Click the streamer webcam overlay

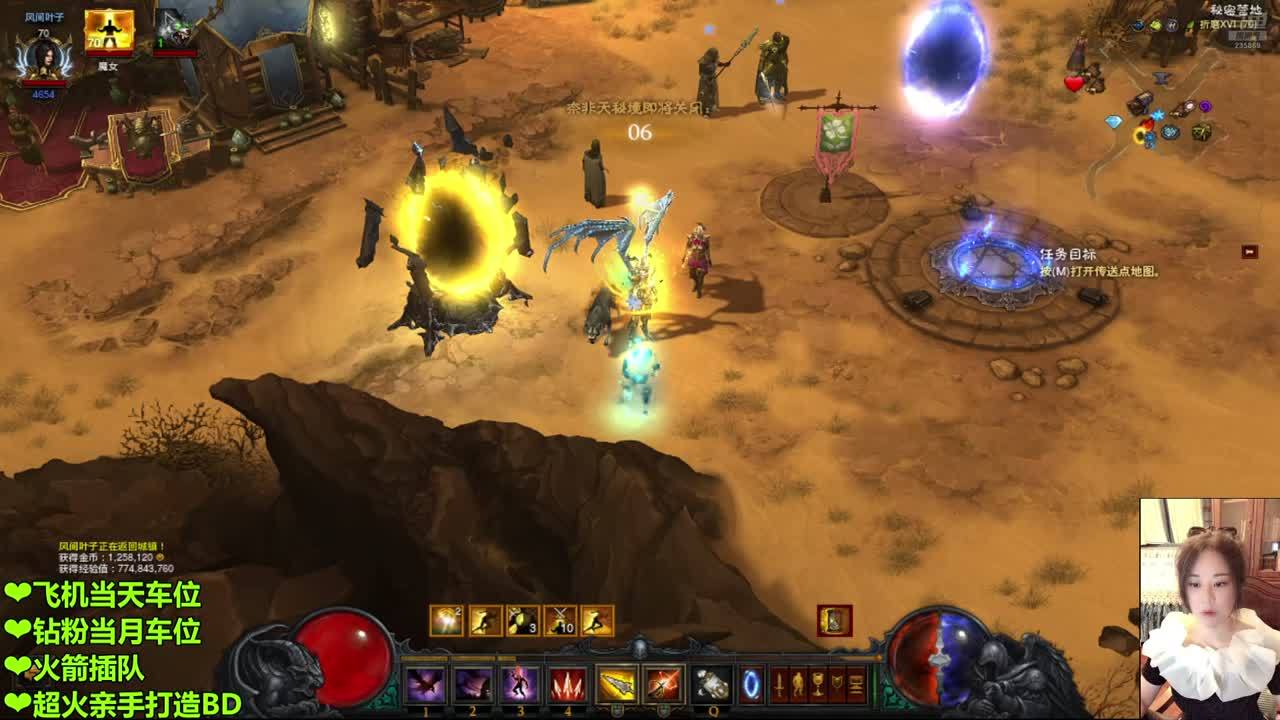click(x=1209, y=609)
